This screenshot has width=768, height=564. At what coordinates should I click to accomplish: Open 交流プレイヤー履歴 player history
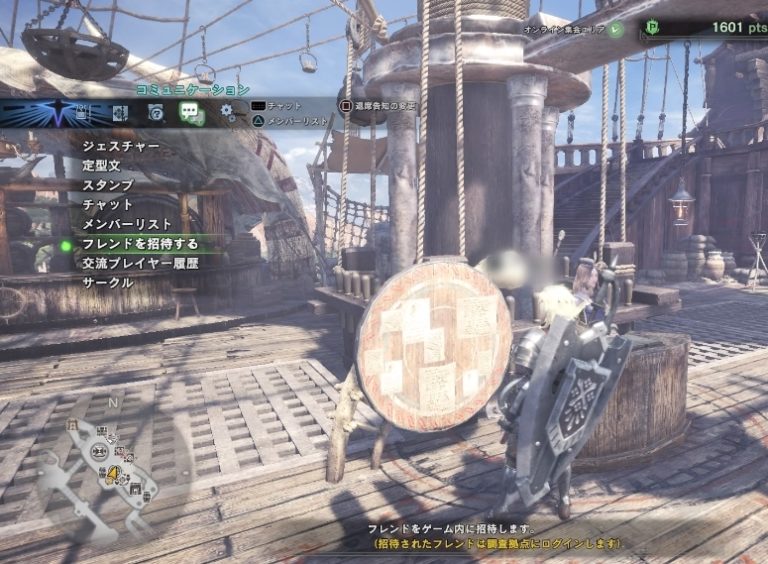tap(140, 263)
